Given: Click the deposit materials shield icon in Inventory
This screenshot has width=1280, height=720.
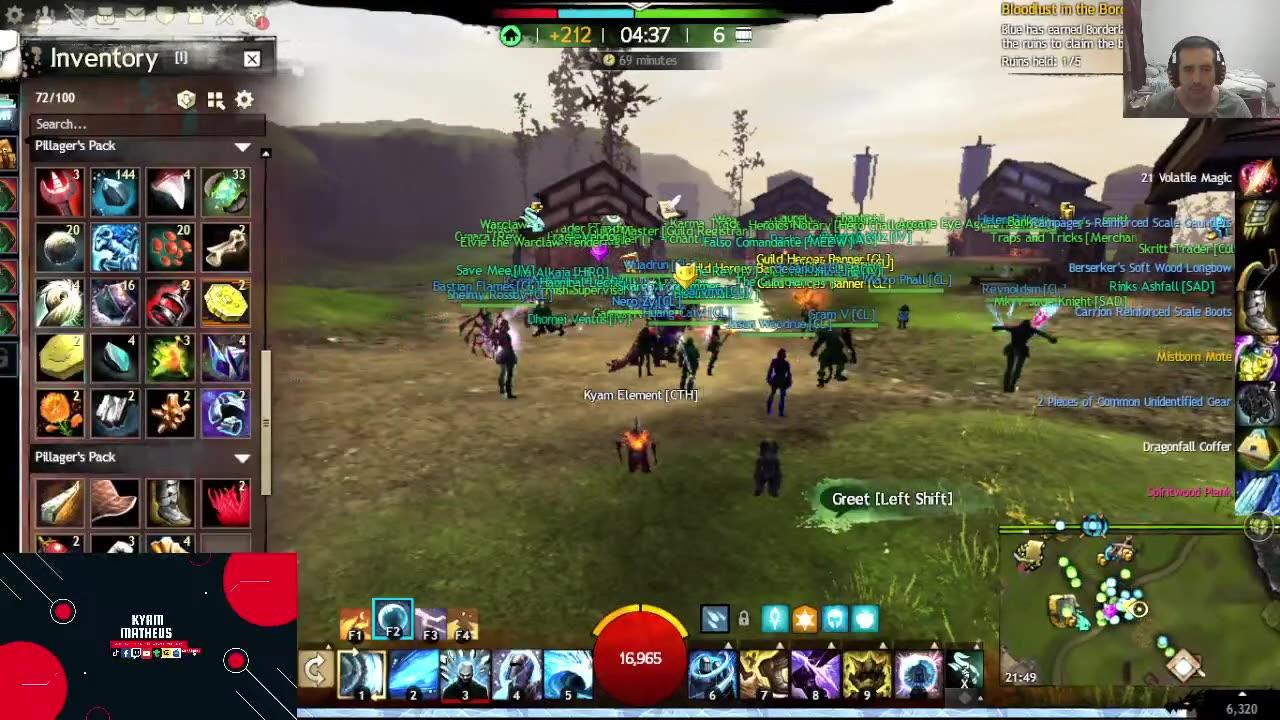Looking at the screenshot, I should (x=184, y=99).
